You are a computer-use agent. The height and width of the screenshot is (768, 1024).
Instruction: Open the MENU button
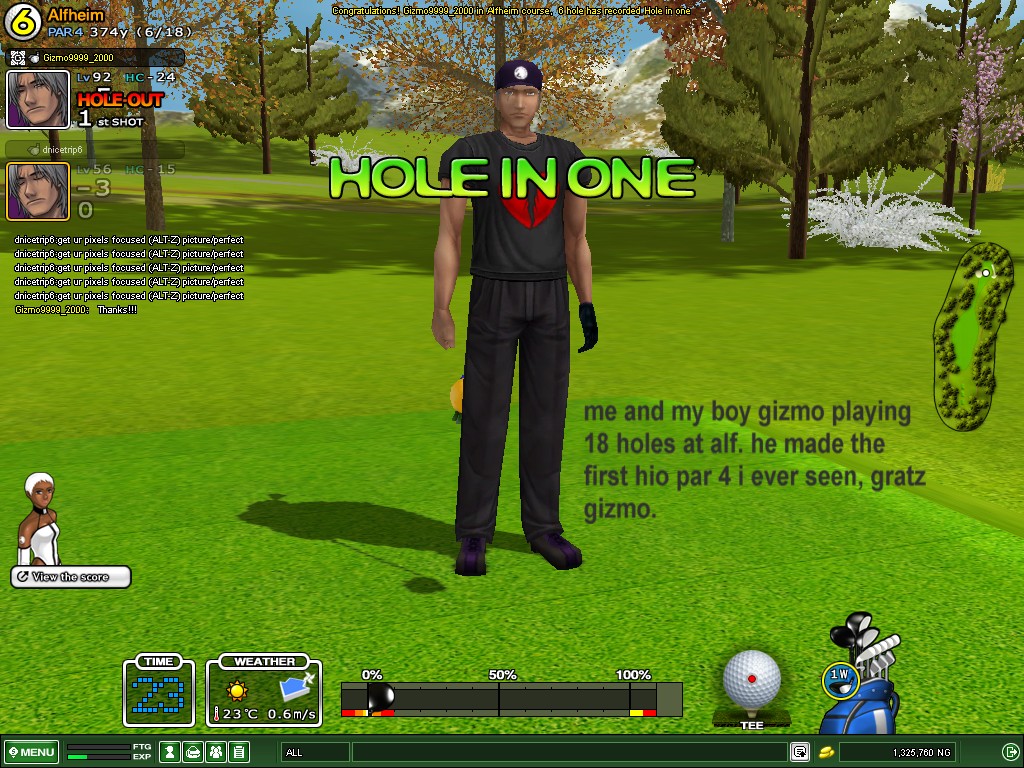[31, 752]
